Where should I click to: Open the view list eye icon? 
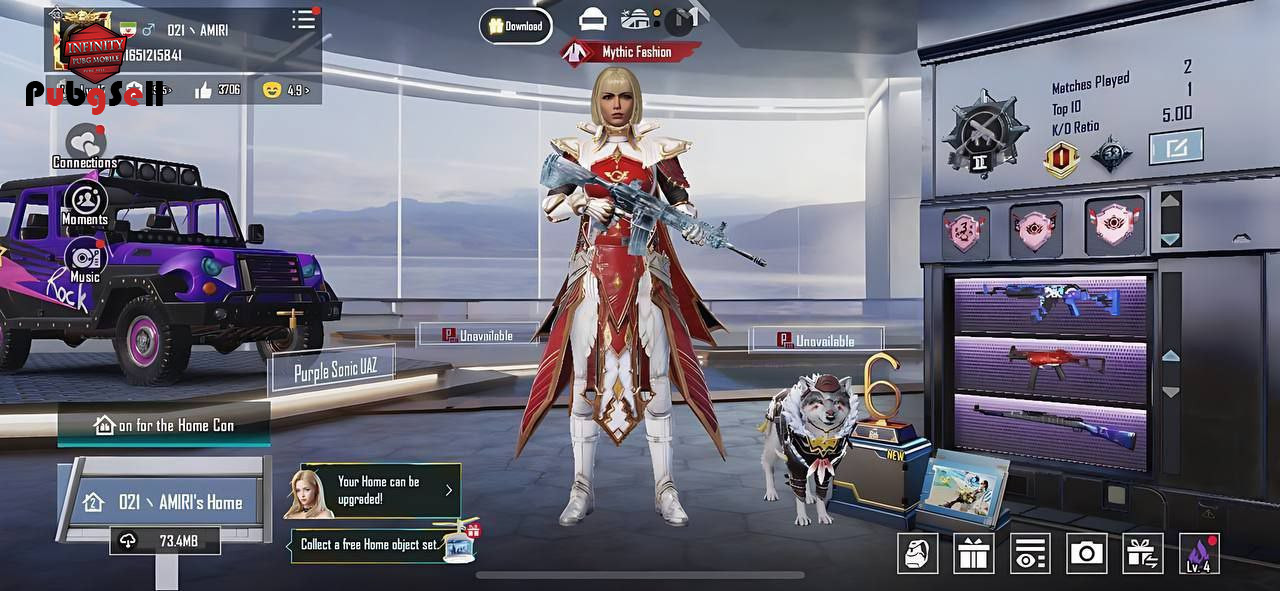pyautogui.click(x=1029, y=553)
